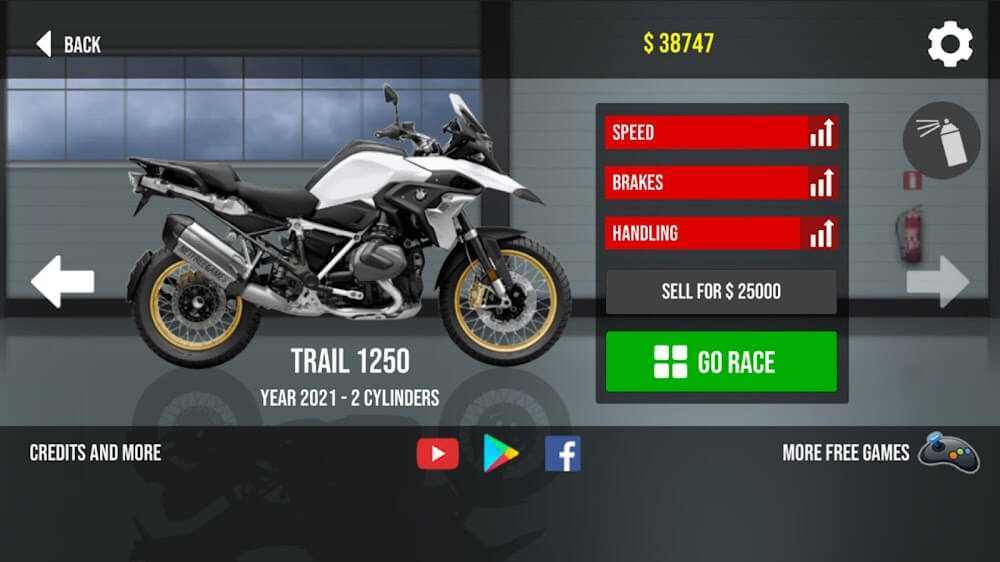The height and width of the screenshot is (562, 1000).
Task: Go back using the Back button
Action: pyautogui.click(x=69, y=44)
